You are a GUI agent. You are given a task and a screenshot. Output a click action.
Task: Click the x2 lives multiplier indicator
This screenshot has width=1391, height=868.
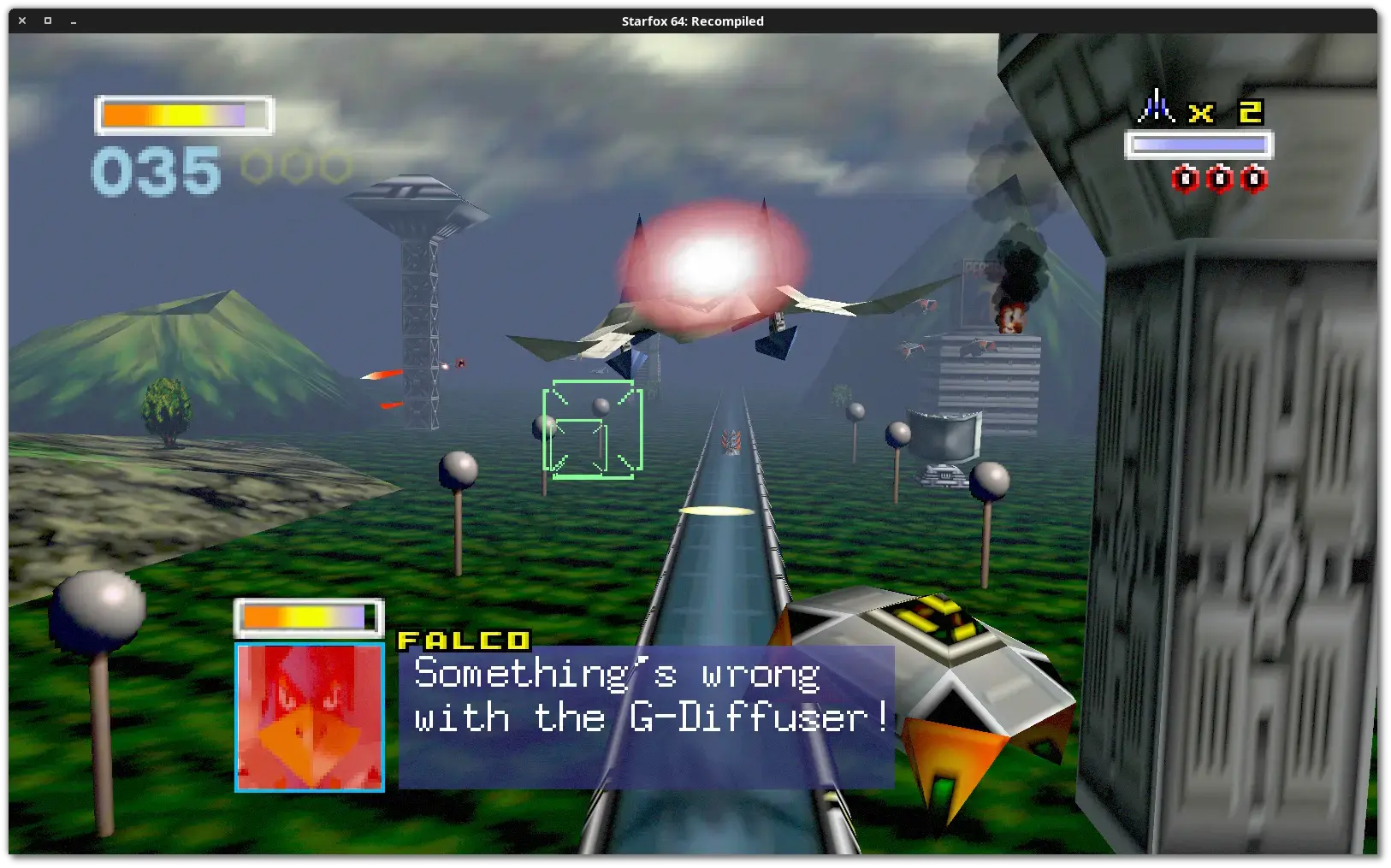point(1225,110)
